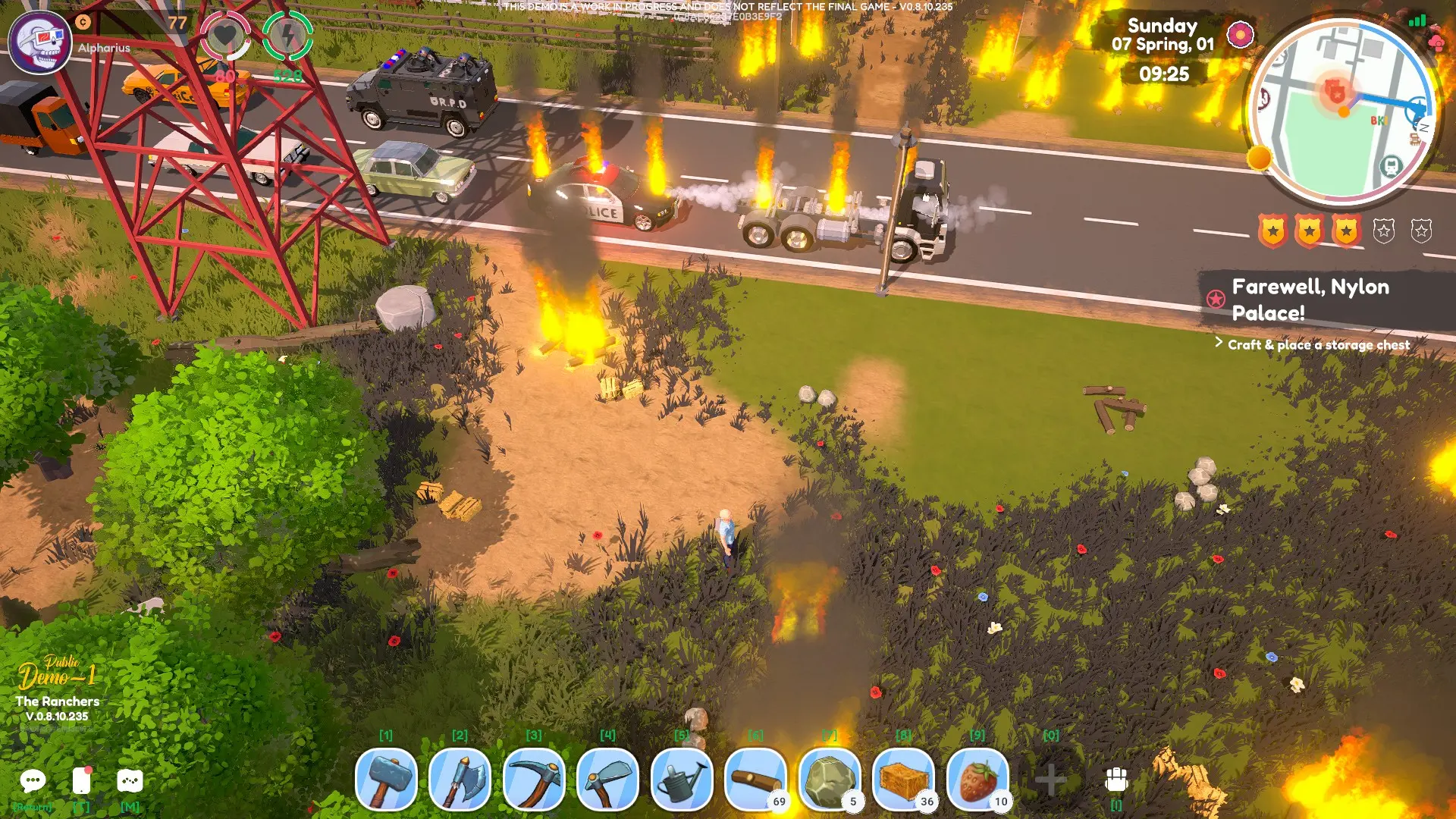This screenshot has height=819, width=1456.
Task: Select the hammer hotbar slot
Action: tap(386, 780)
